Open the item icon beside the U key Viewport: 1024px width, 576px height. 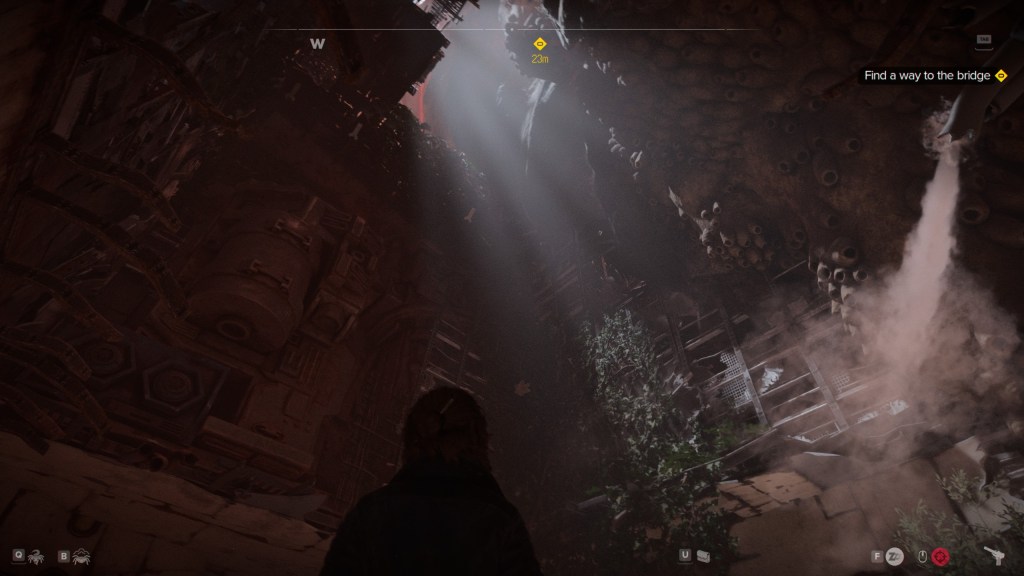point(703,555)
